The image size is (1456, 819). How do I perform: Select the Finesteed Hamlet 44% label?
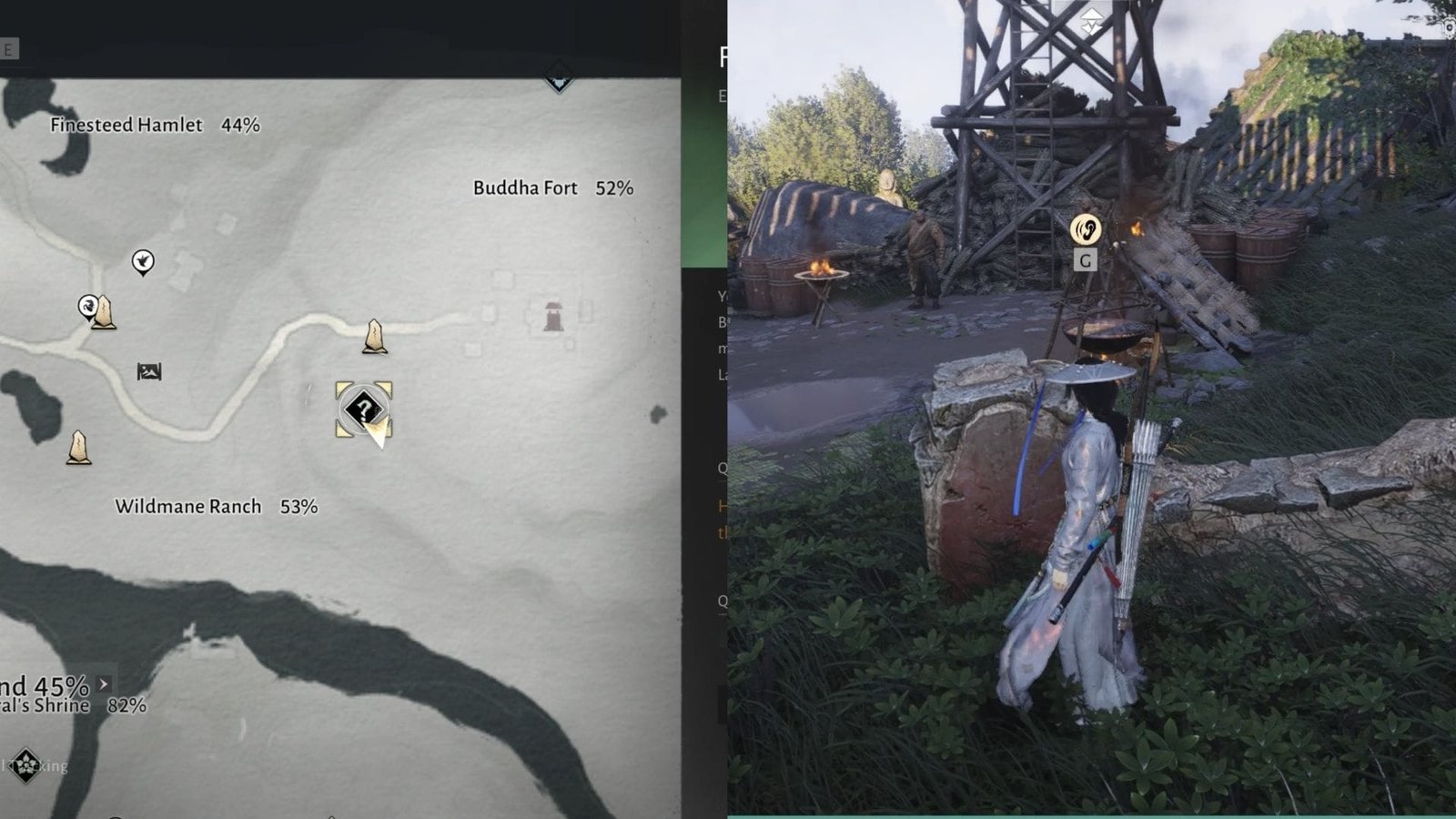[x=126, y=126]
